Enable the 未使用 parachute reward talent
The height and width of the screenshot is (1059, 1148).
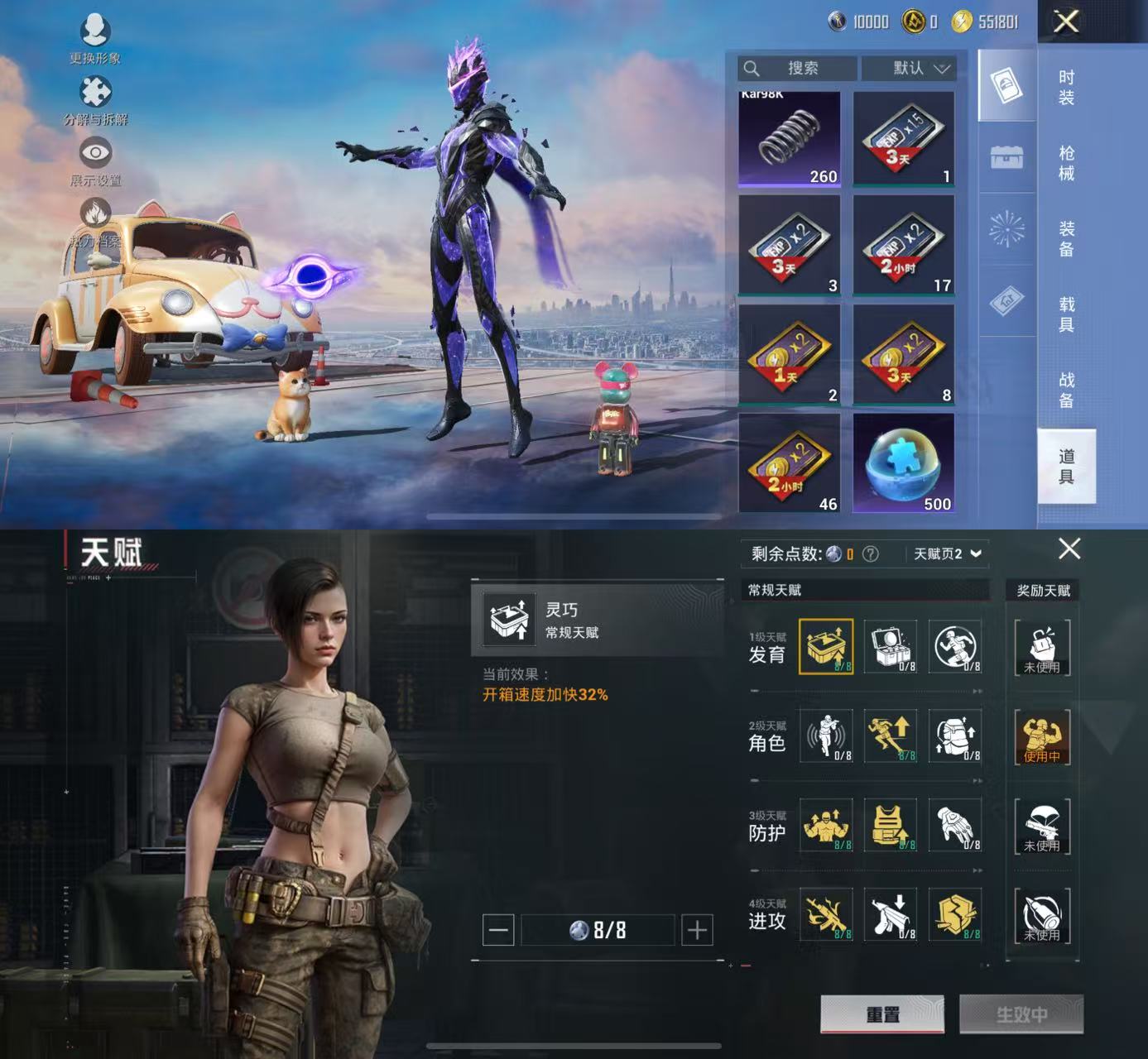[x=1042, y=826]
